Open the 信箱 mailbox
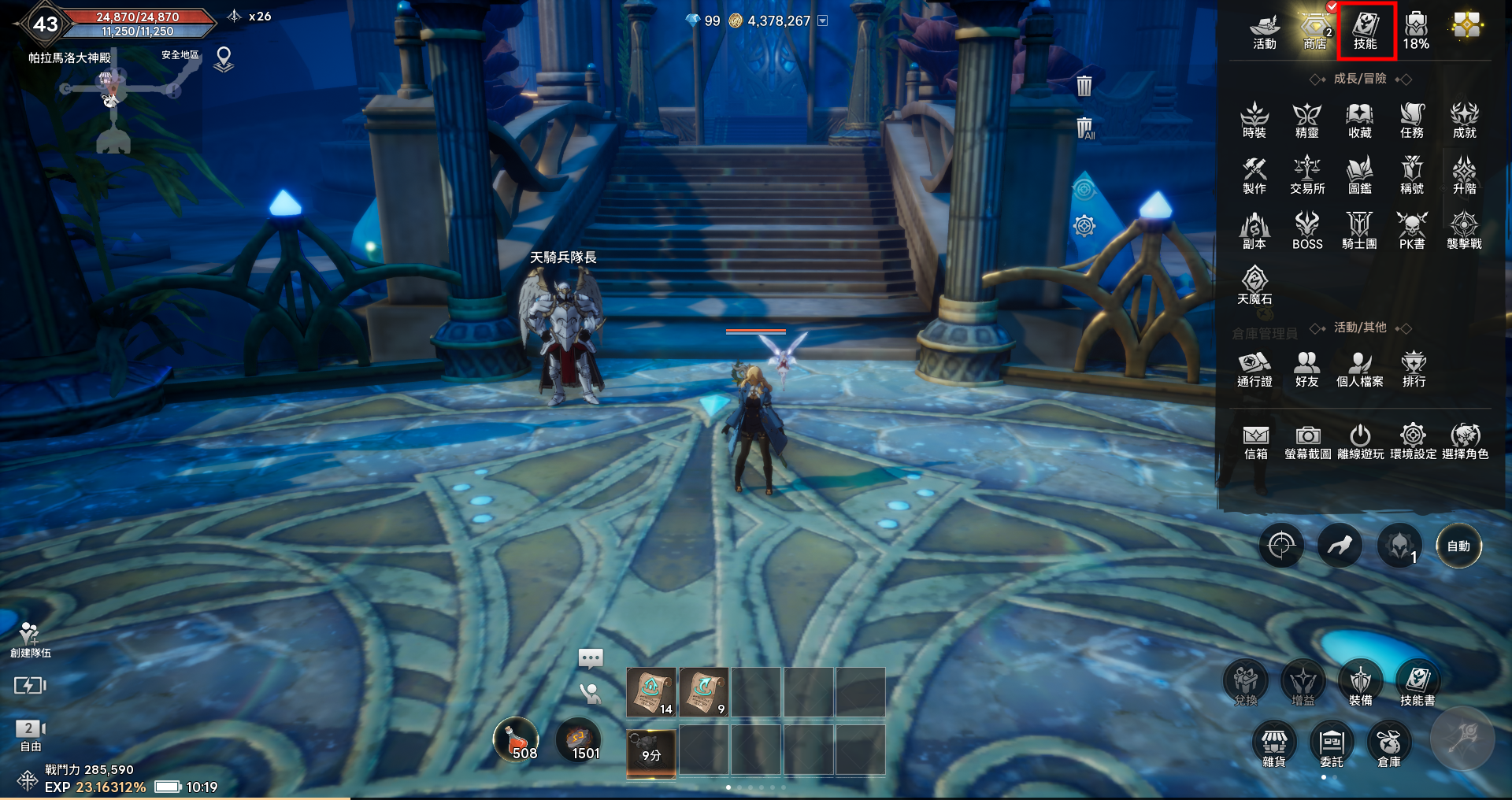 (x=1256, y=442)
